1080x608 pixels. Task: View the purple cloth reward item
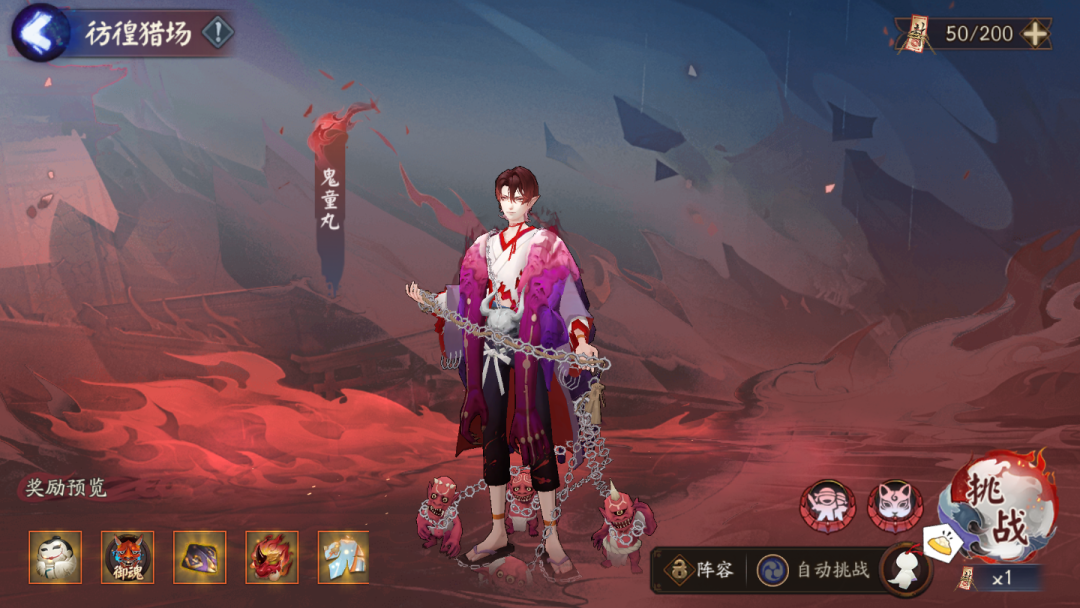[200, 557]
